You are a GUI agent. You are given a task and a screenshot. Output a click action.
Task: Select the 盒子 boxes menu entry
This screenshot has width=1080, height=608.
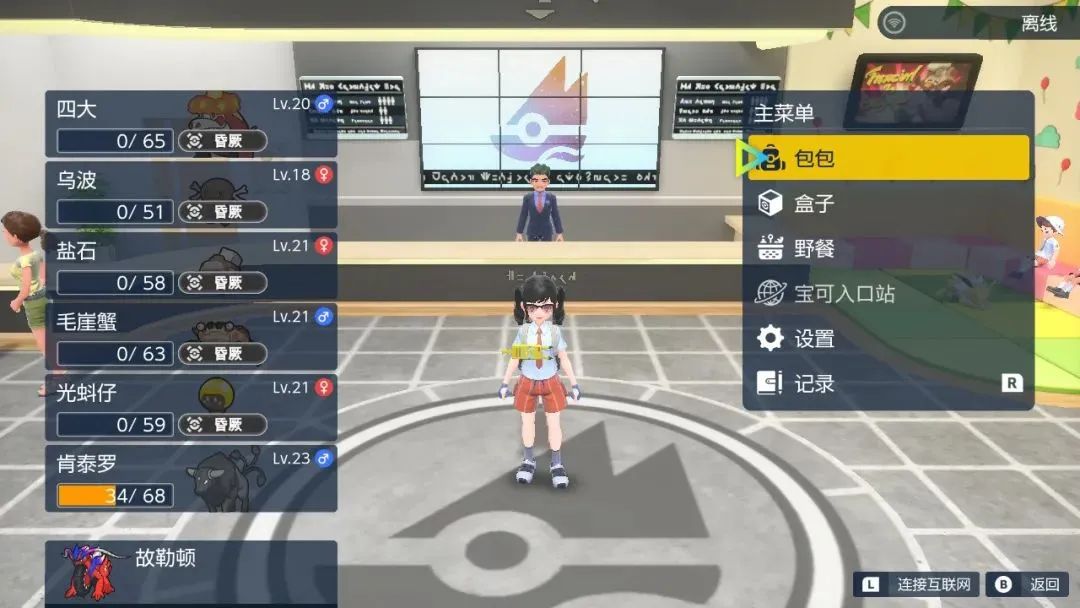pyautogui.click(x=888, y=203)
